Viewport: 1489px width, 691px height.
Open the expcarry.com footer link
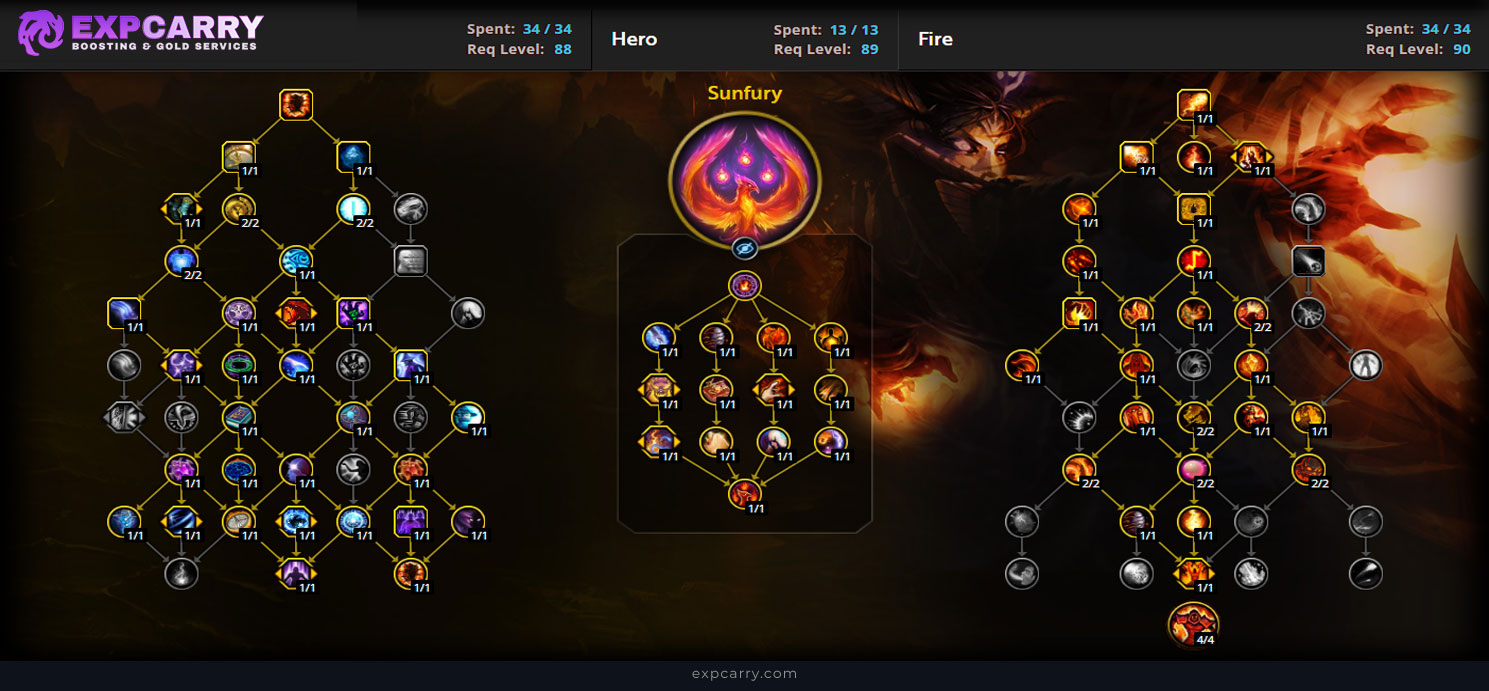coord(744,674)
